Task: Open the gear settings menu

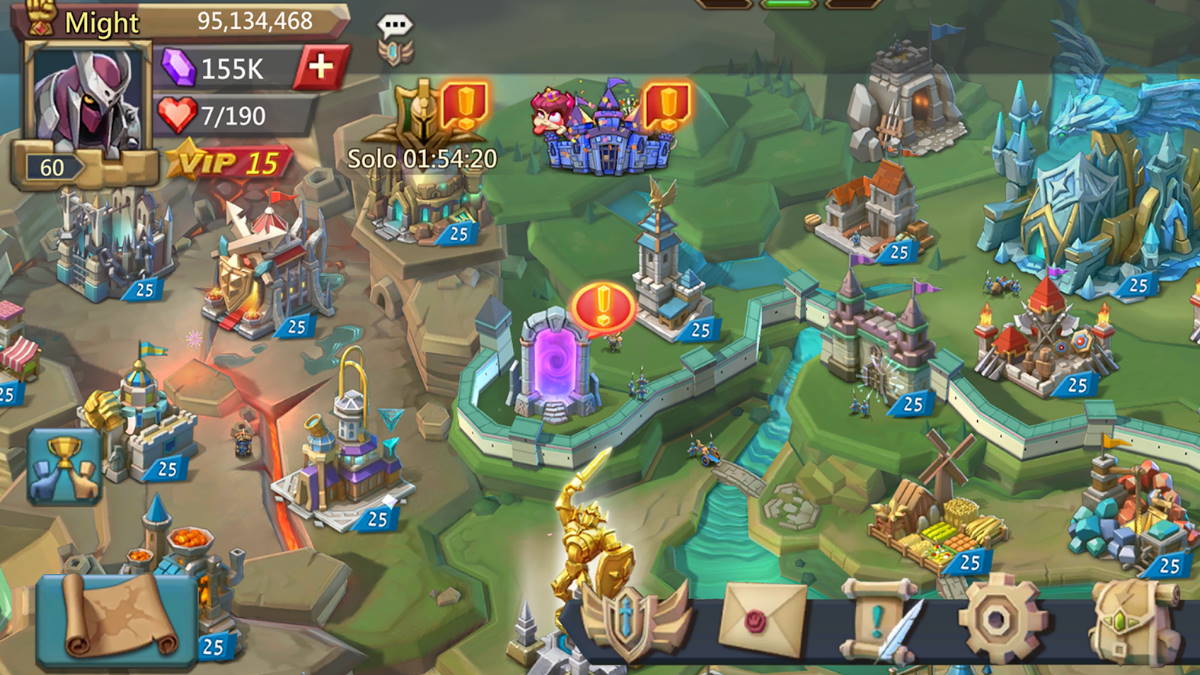Action: [1003, 618]
